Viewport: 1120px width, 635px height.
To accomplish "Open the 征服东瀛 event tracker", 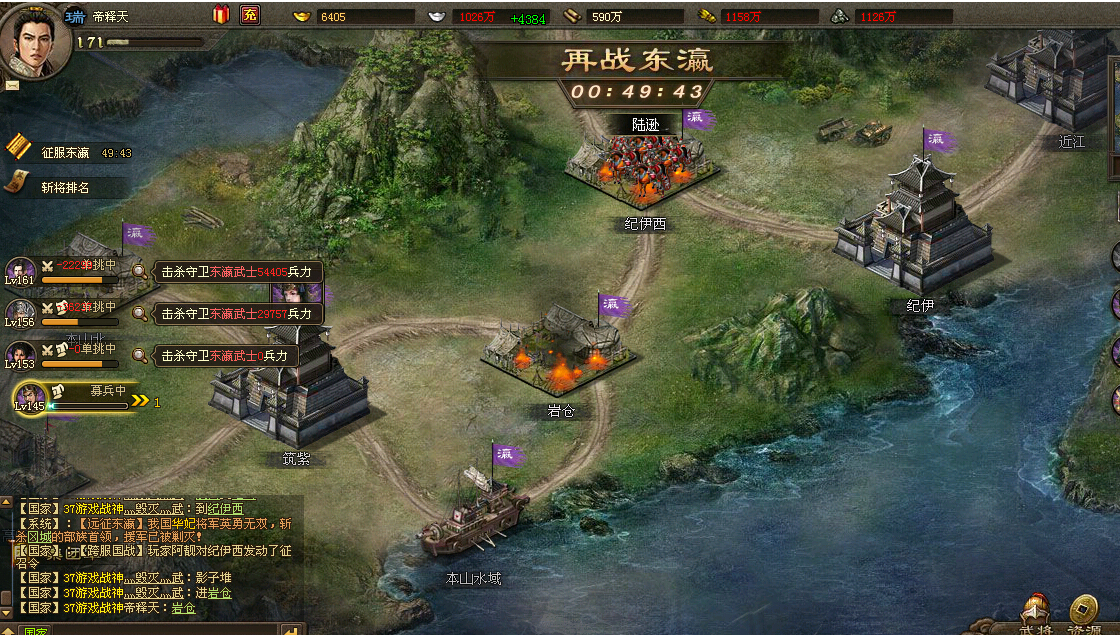I will (x=66, y=153).
